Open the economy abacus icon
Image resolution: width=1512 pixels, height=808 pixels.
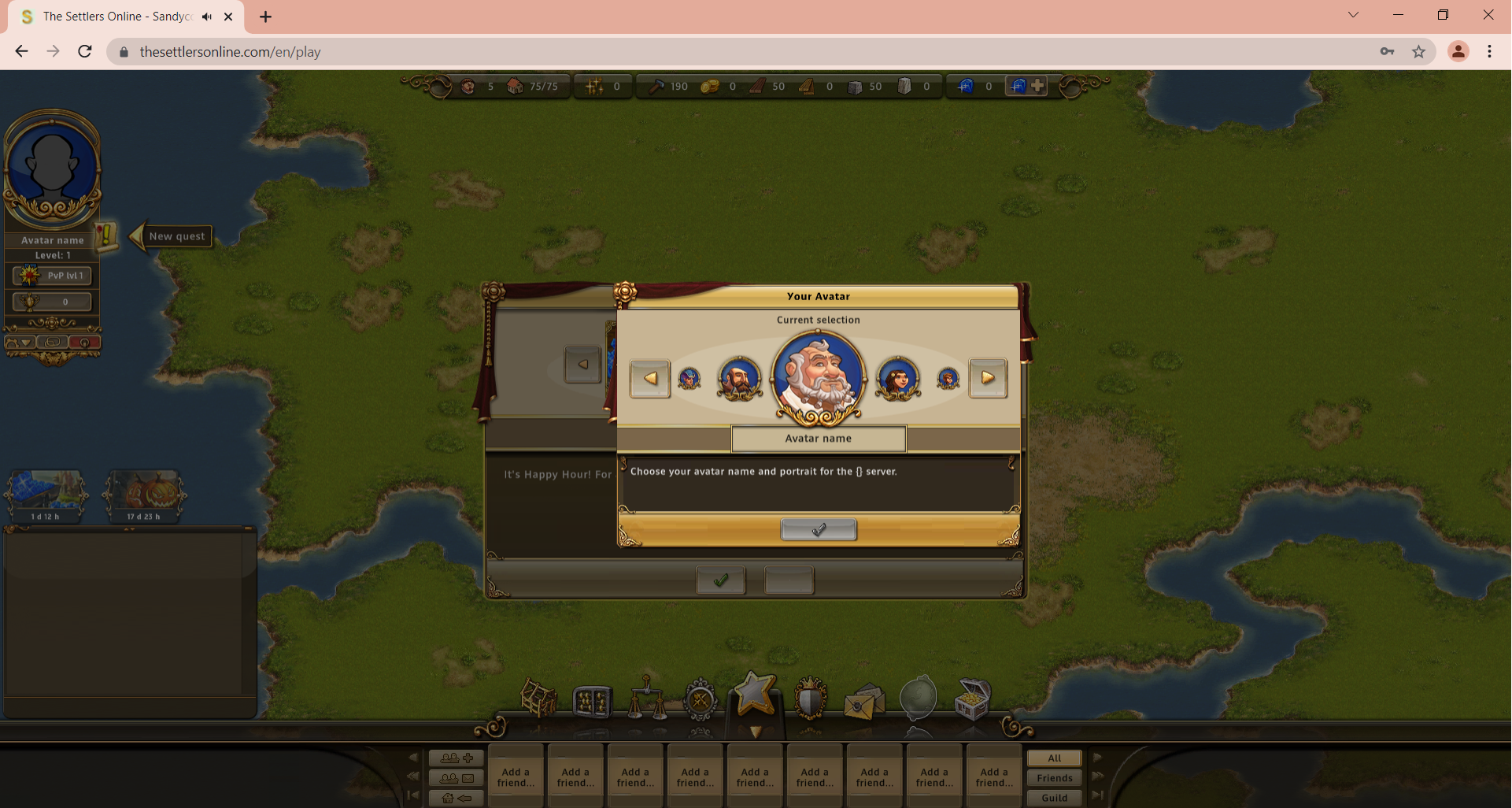(593, 701)
